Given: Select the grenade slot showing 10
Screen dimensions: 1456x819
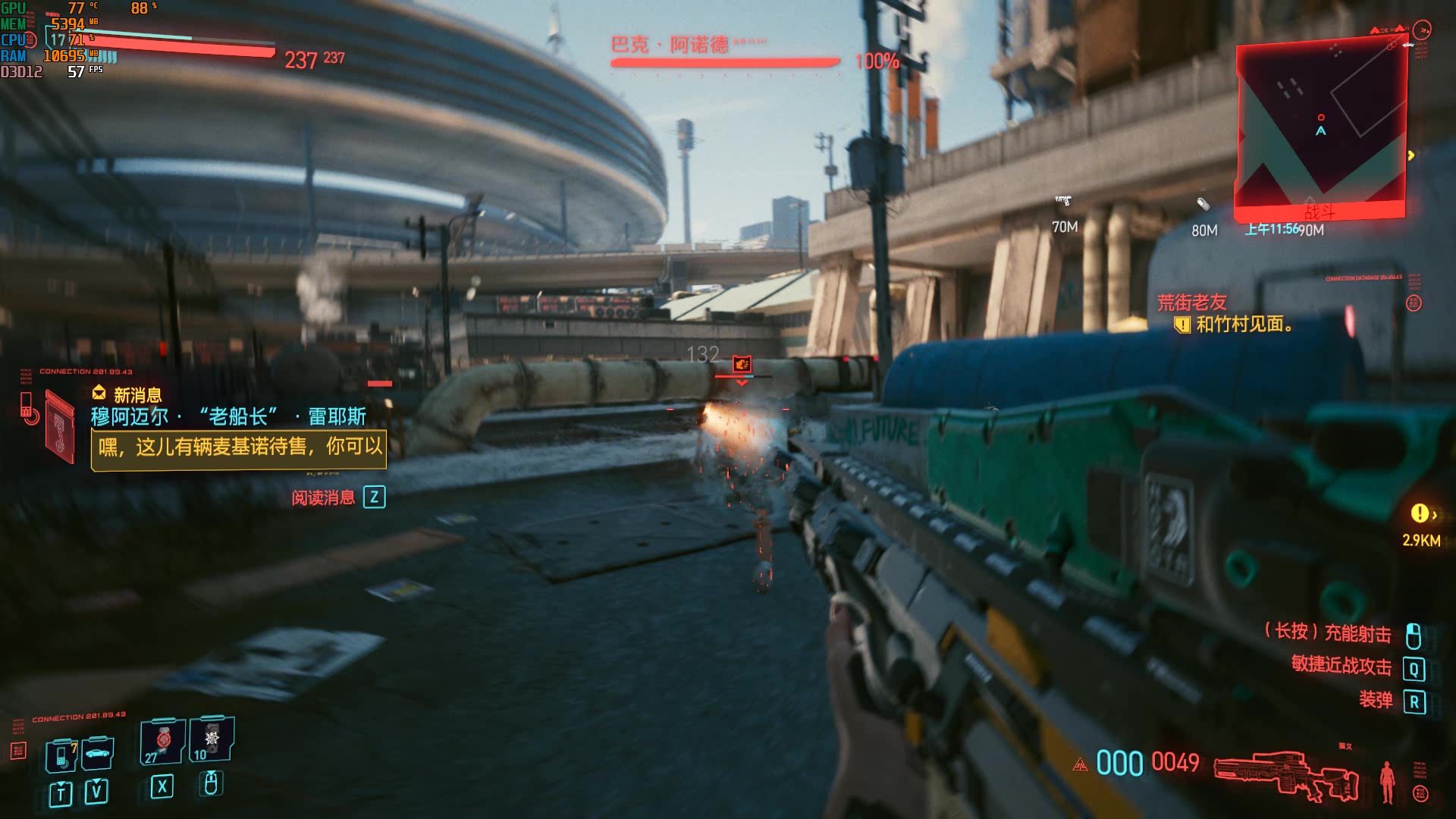Looking at the screenshot, I should [x=212, y=739].
